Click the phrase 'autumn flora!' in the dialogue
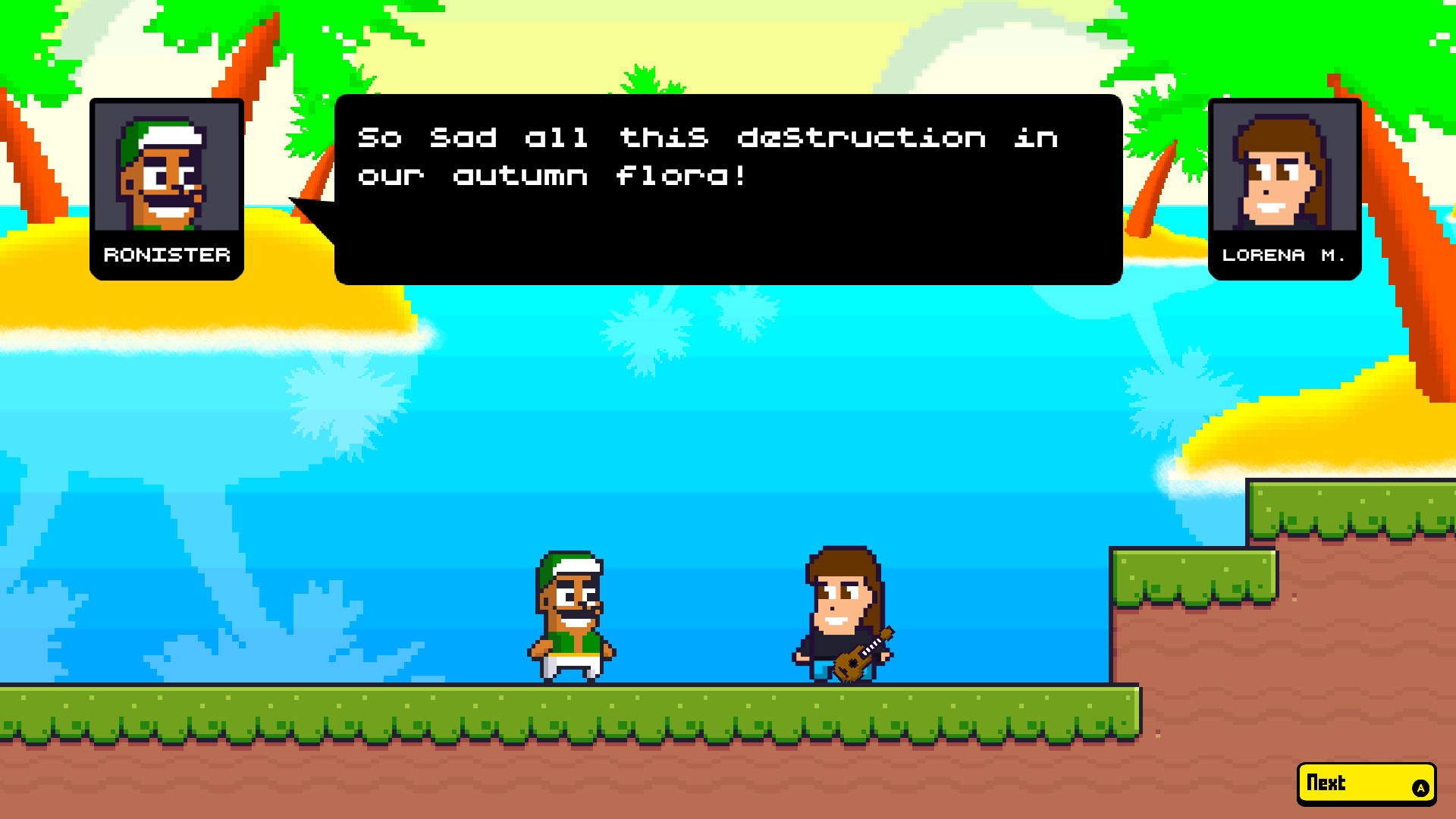 tap(599, 176)
